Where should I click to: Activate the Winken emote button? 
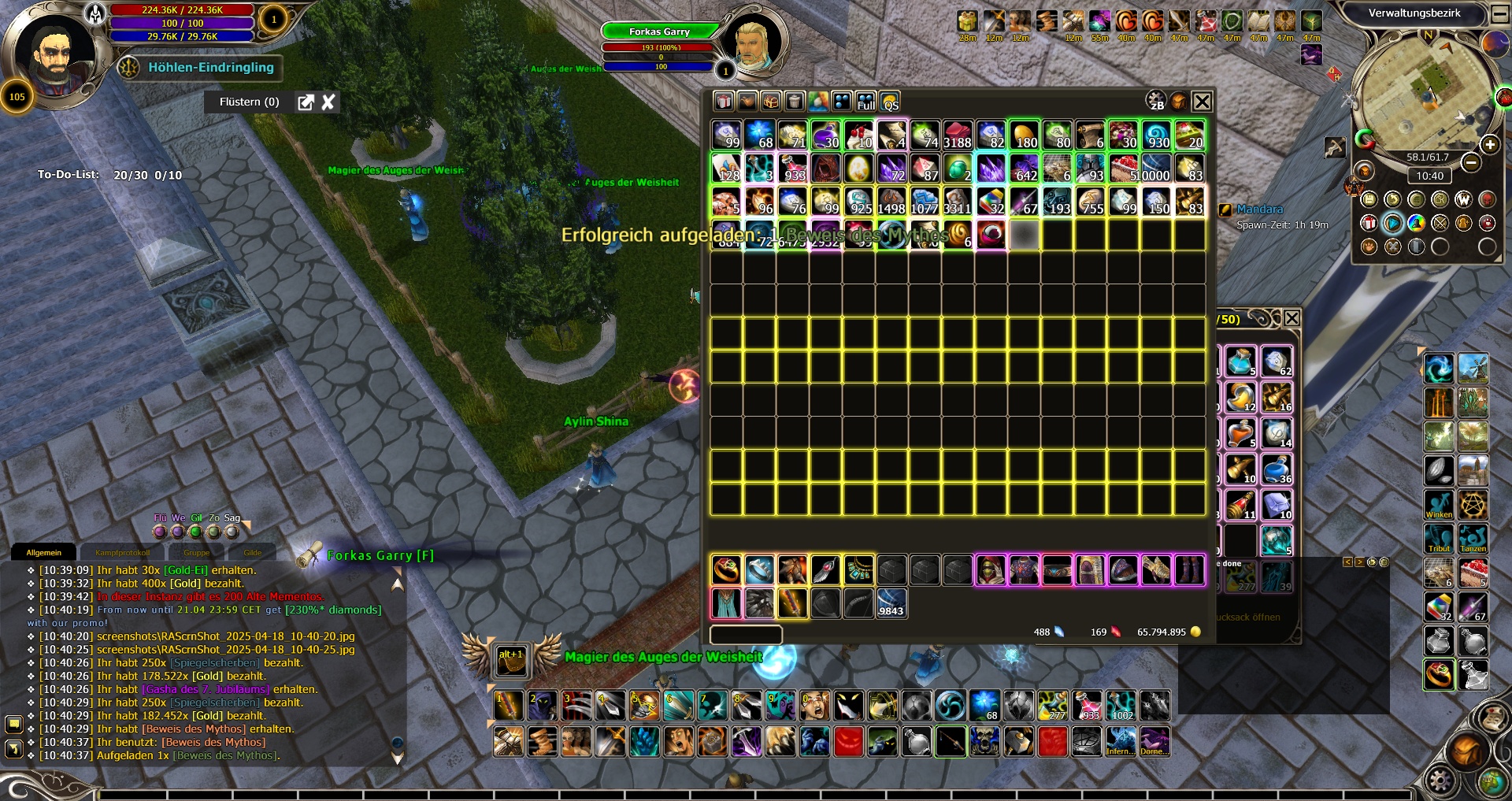1439,505
